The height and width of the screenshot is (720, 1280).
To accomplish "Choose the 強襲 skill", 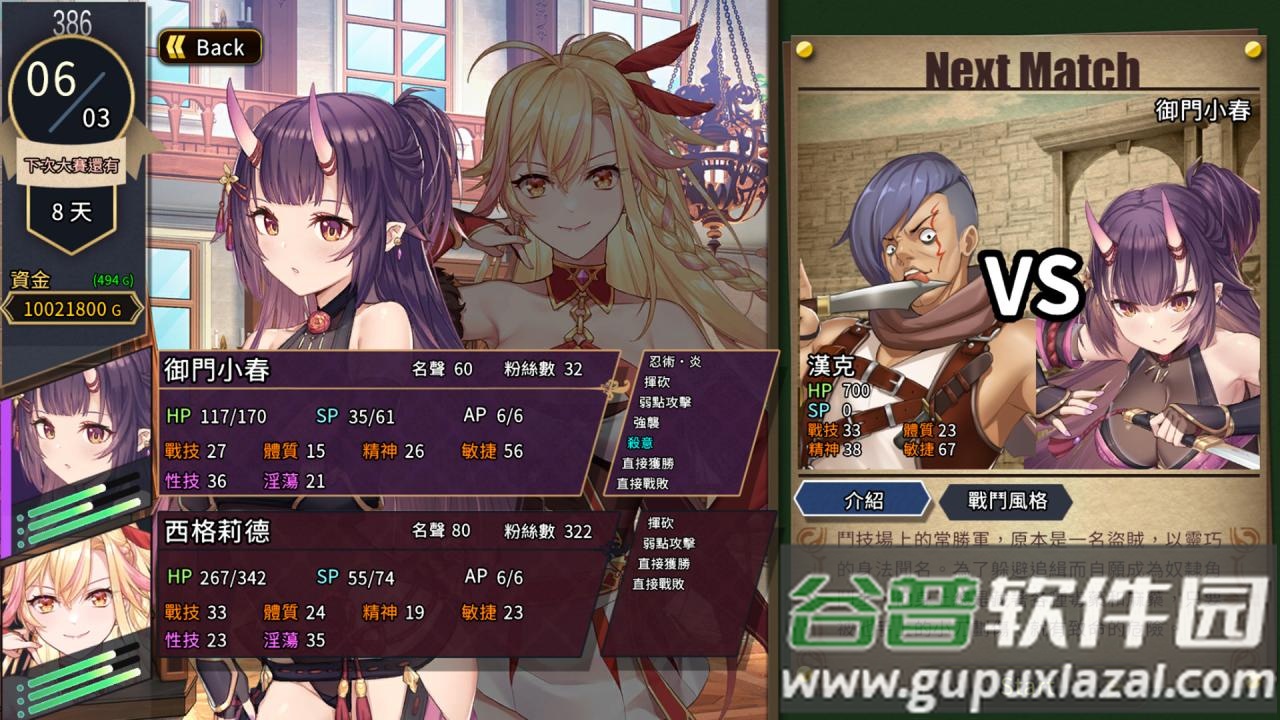I will tap(649, 422).
